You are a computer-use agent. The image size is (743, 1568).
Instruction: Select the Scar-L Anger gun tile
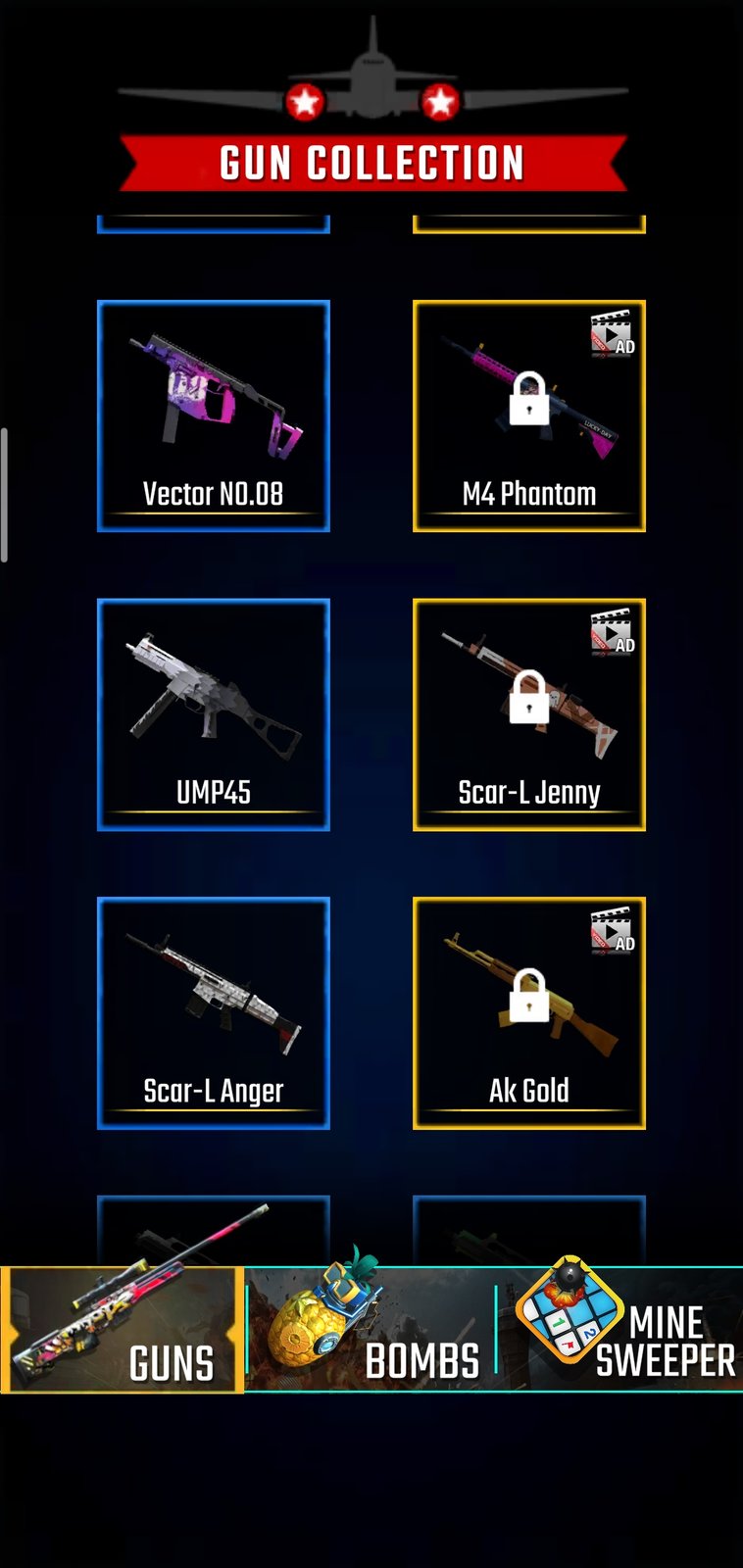tap(214, 1012)
